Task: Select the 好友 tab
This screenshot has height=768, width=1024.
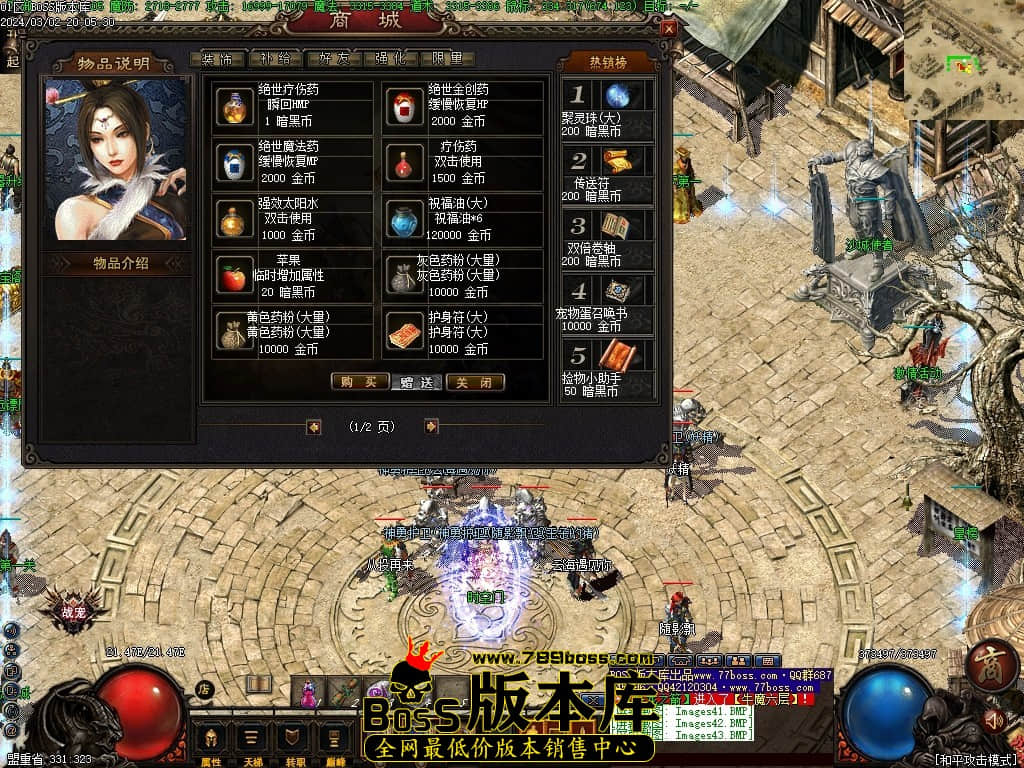Action: (332, 59)
